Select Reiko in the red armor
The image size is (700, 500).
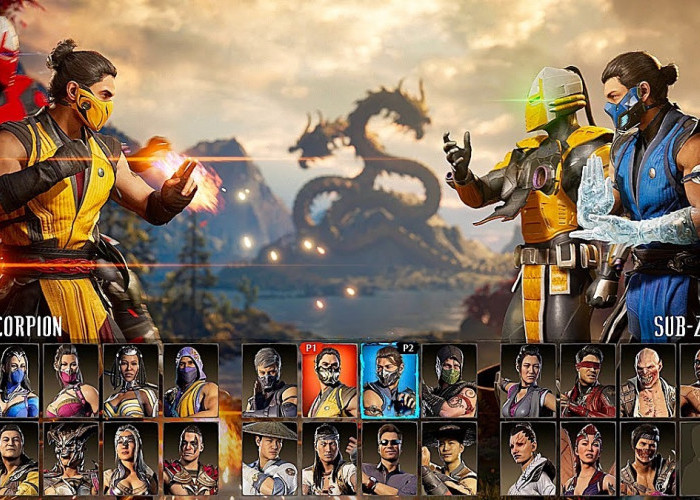(x=190, y=459)
